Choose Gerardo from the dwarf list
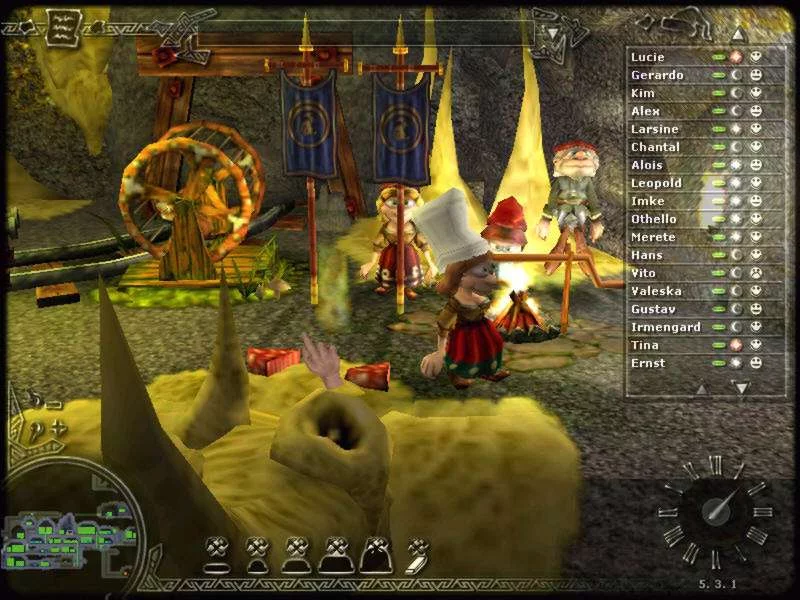Viewport: 800px width, 600px height. pos(657,75)
